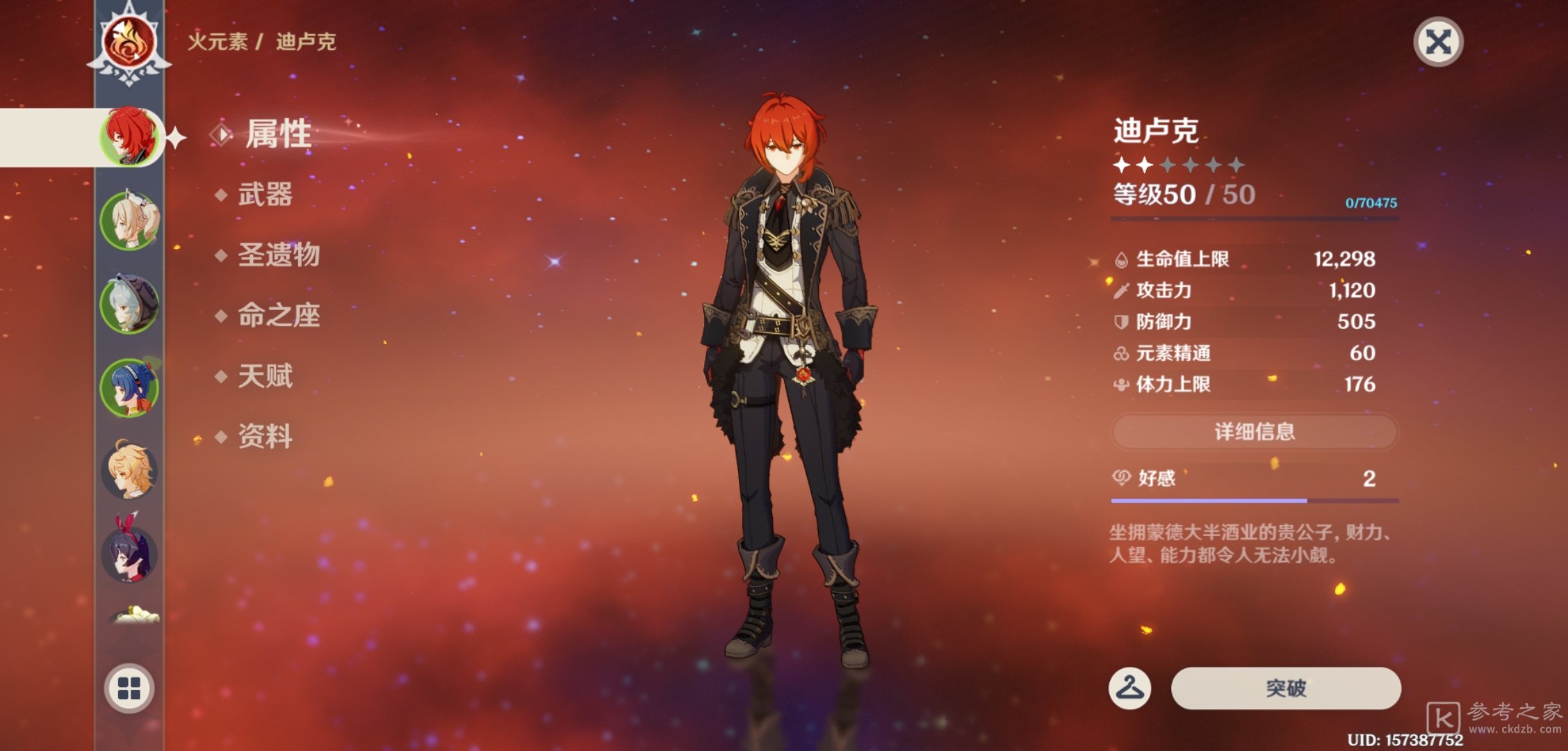This screenshot has width=1568, height=751.
Task: Select red-haired Diluc portrait
Action: [129, 136]
